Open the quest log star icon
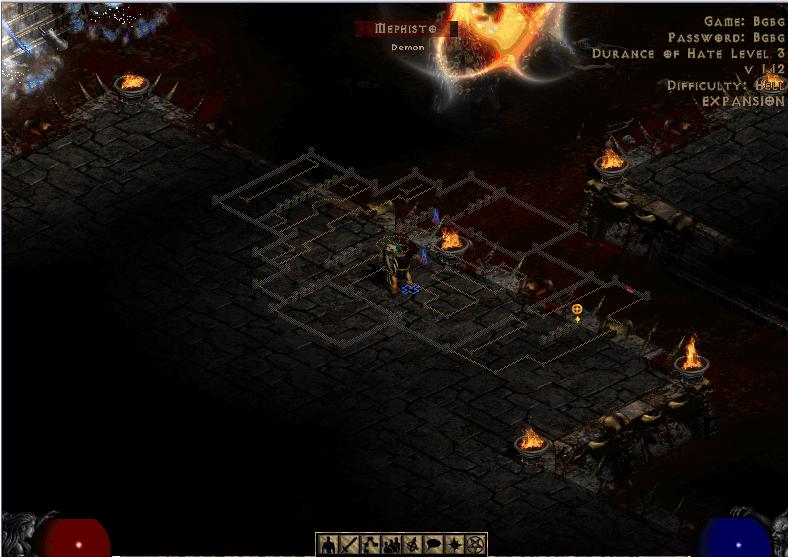 (454, 545)
